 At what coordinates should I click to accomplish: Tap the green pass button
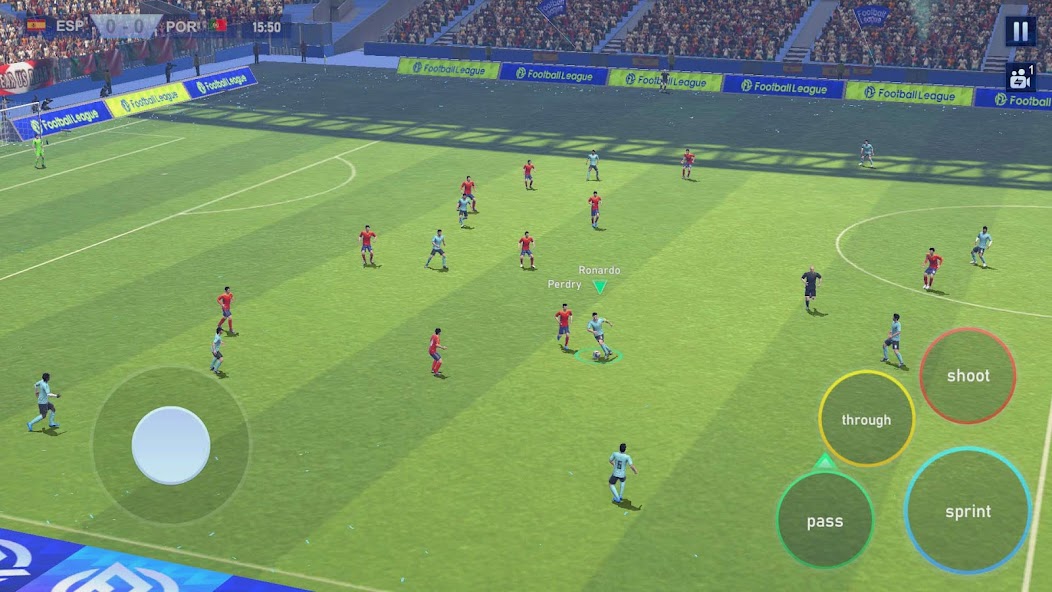click(825, 520)
